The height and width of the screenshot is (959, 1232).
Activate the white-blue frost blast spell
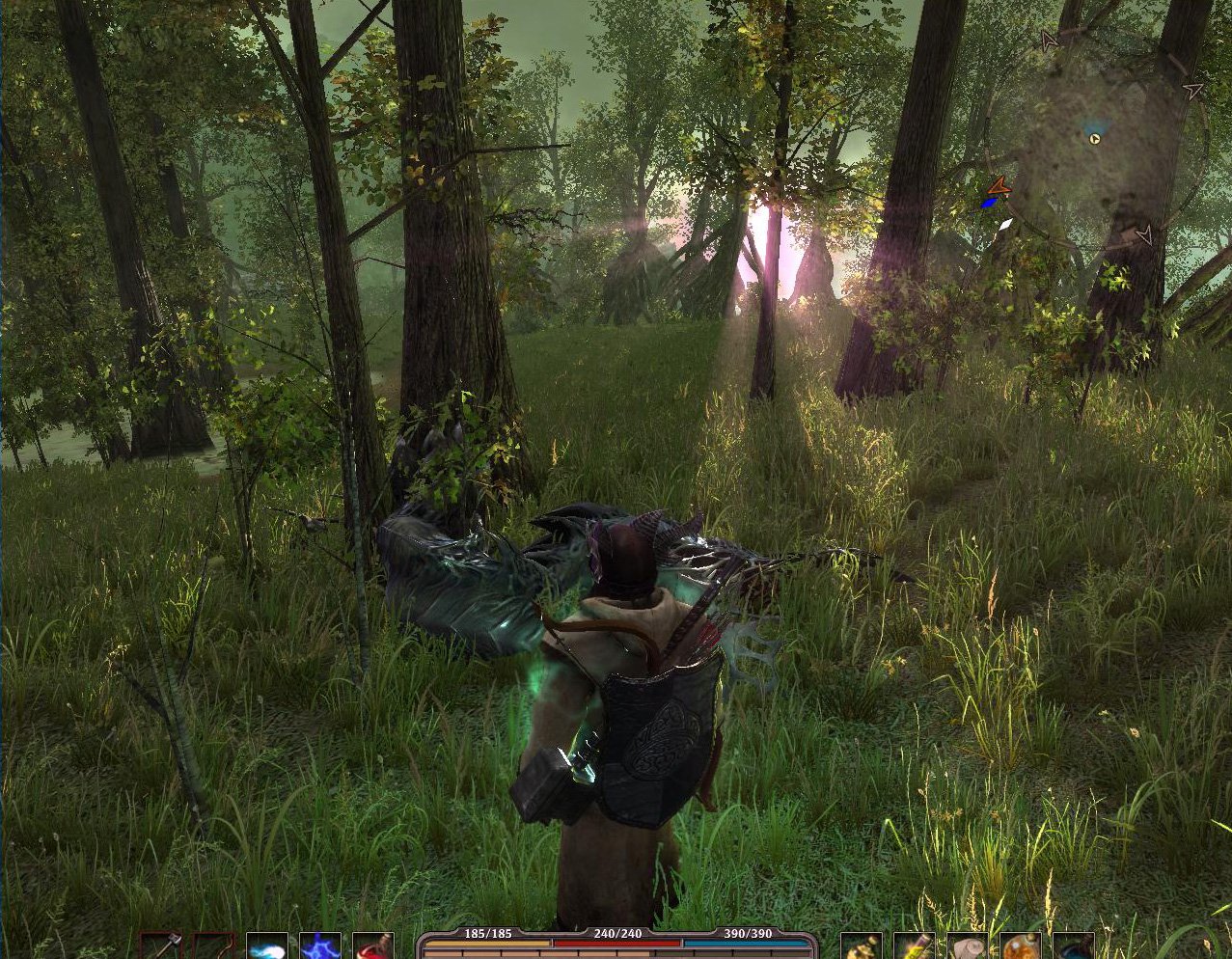pyautogui.click(x=266, y=945)
